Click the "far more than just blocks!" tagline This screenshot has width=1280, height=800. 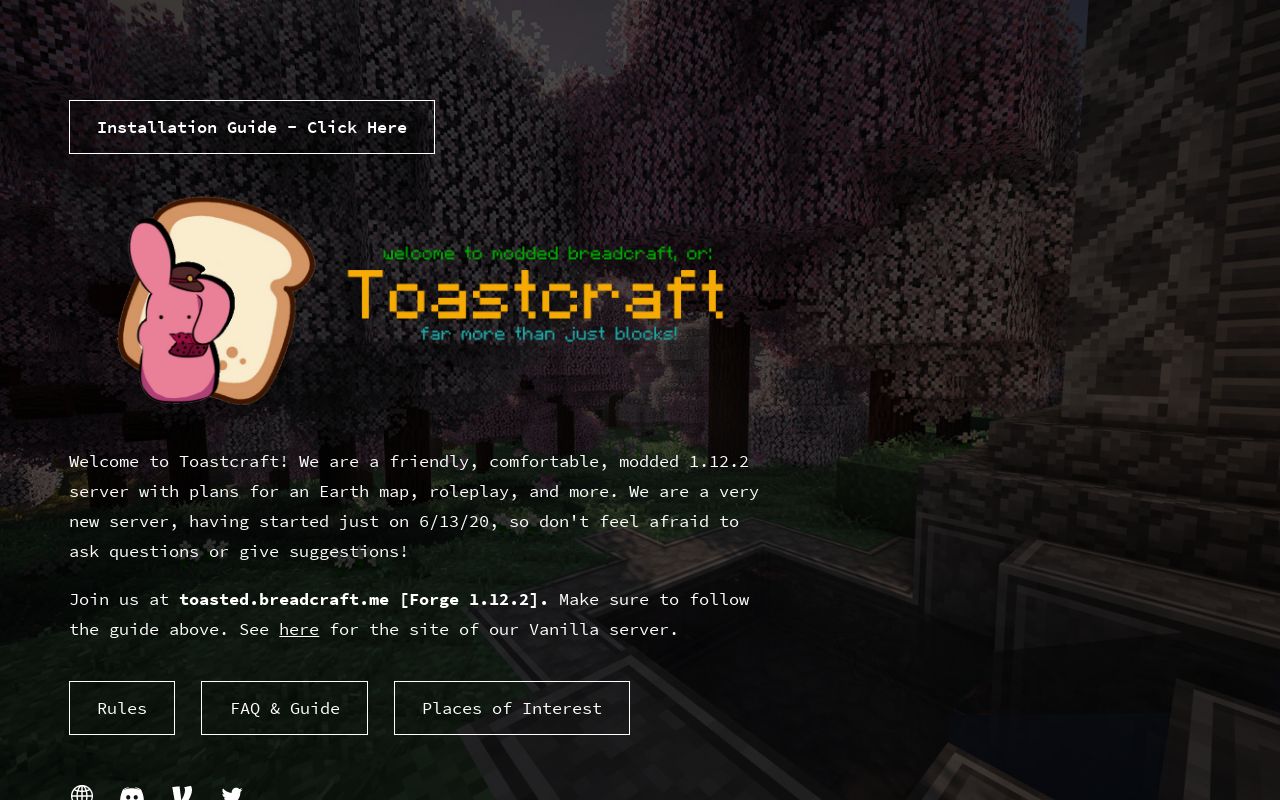point(549,334)
